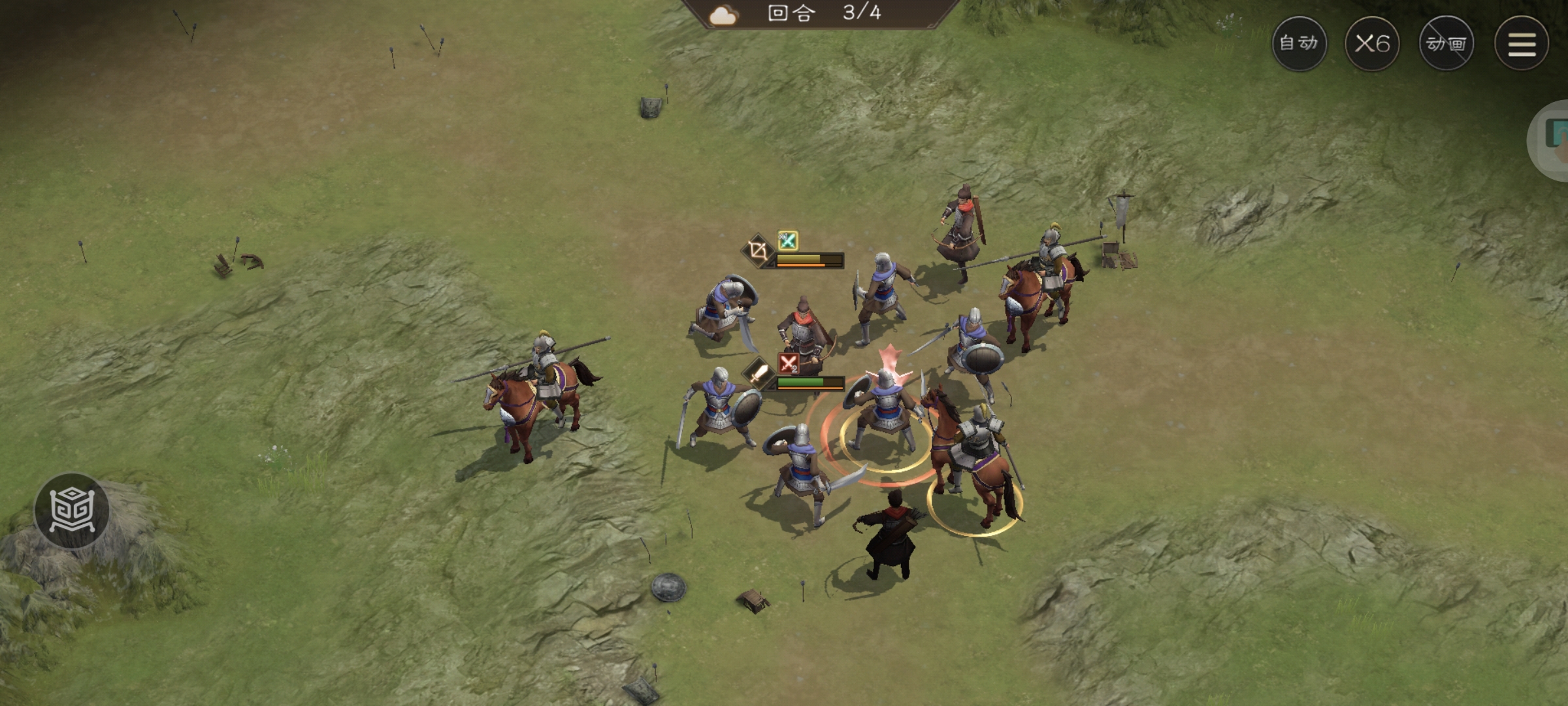
Task: Change the X6 battle speed
Action: pyautogui.click(x=1372, y=44)
